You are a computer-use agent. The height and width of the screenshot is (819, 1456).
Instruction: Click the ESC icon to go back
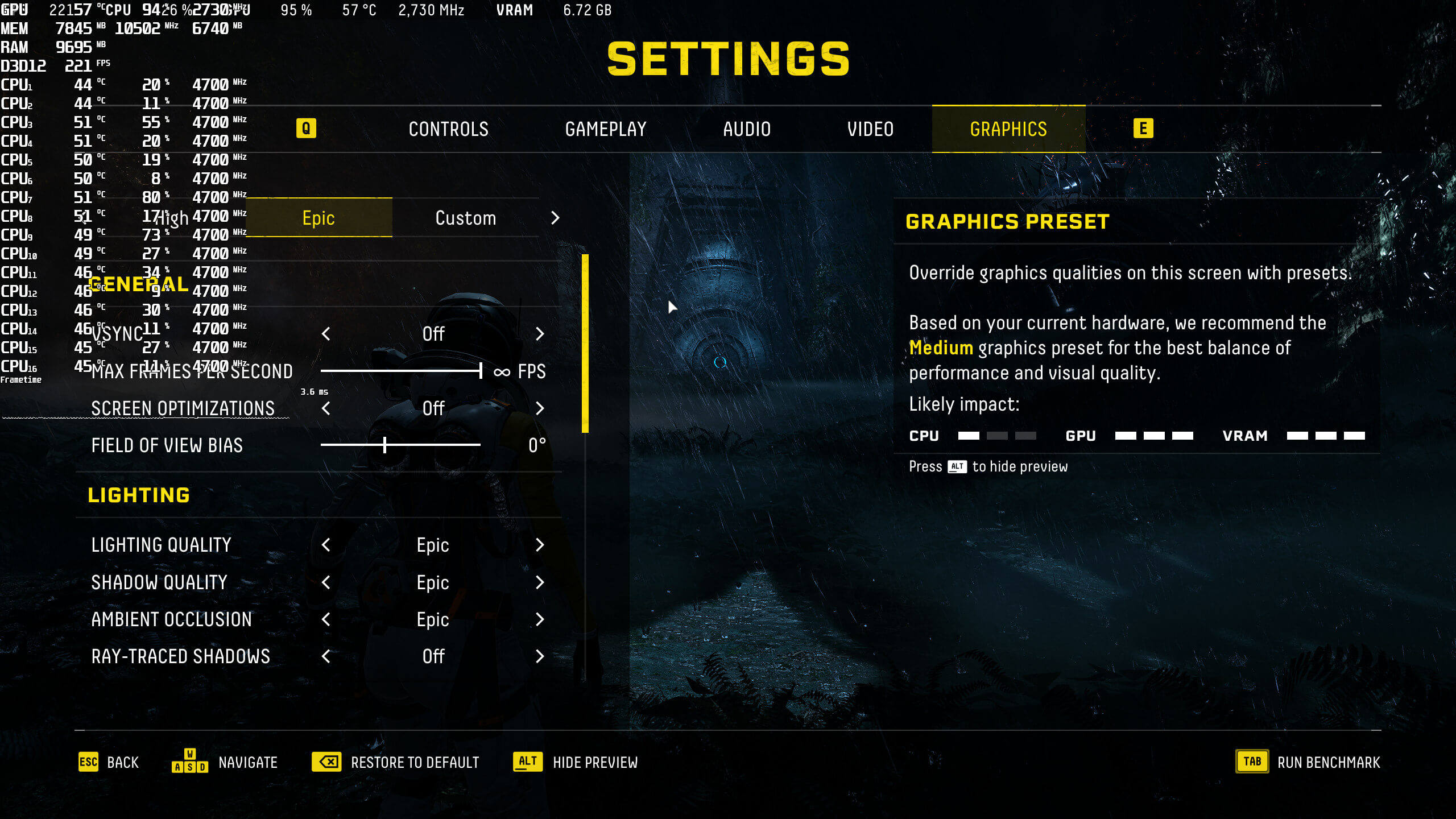point(88,762)
